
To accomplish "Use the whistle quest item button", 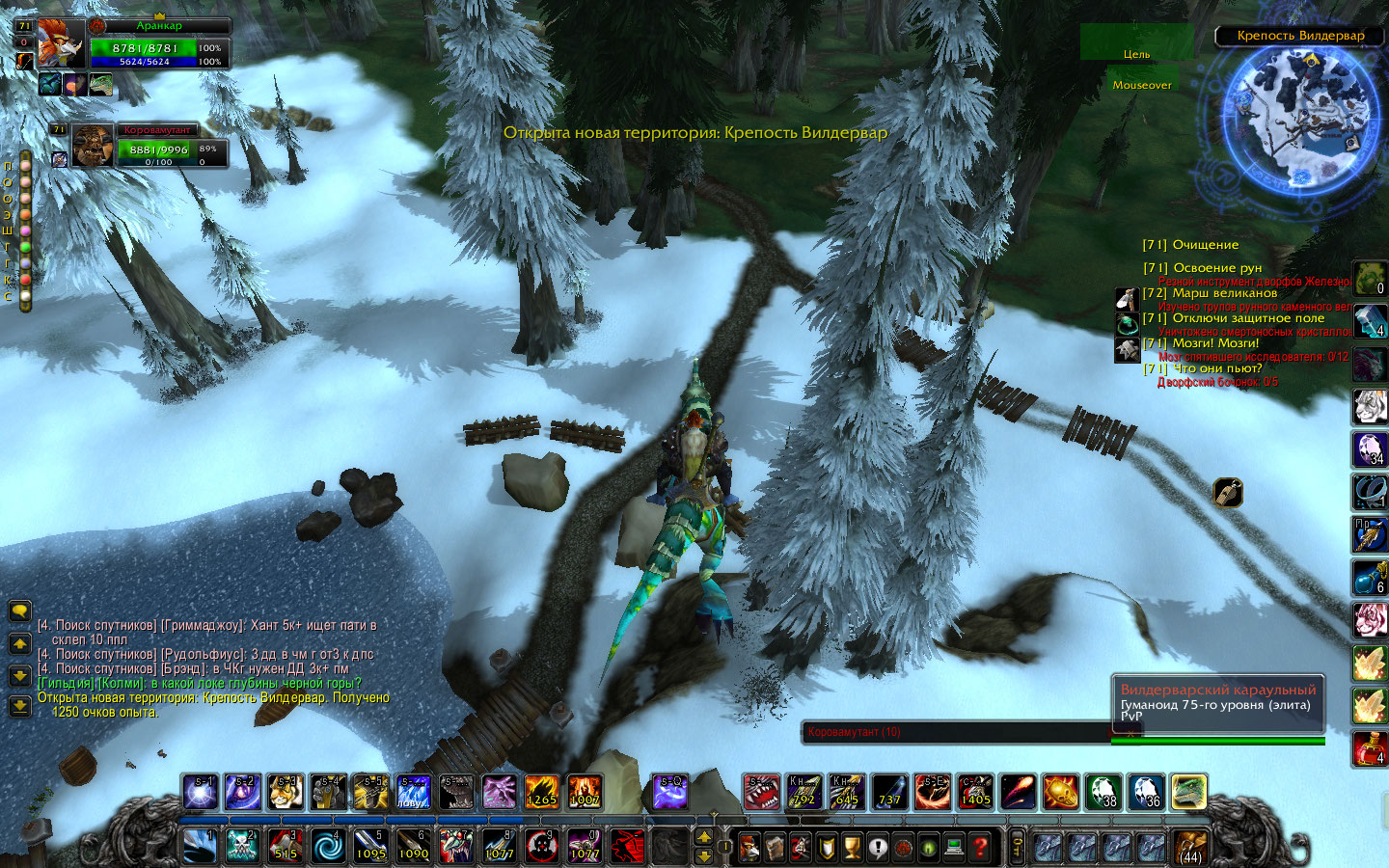I will click(x=1228, y=493).
